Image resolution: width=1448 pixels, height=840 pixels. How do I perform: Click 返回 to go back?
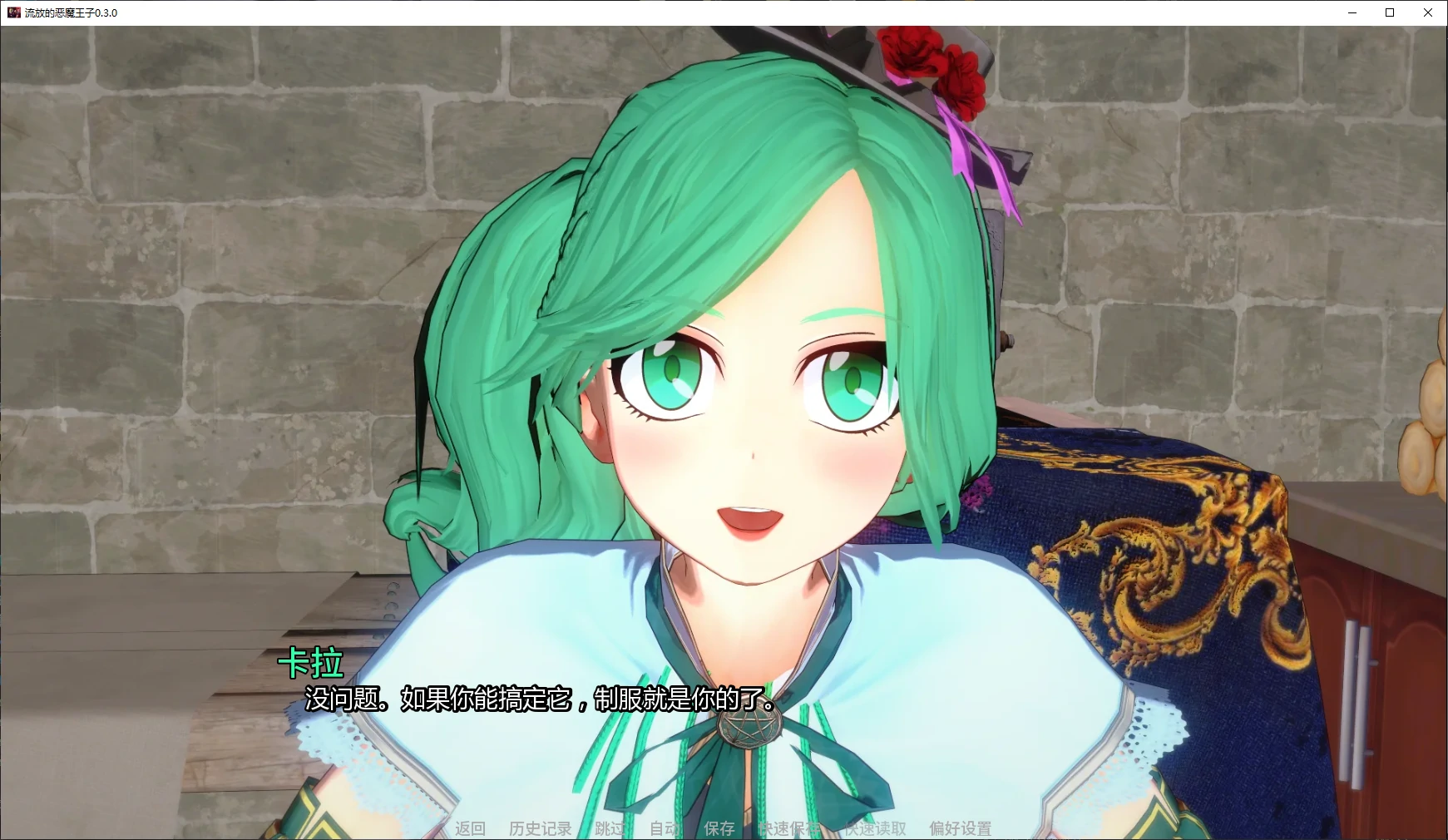470,828
